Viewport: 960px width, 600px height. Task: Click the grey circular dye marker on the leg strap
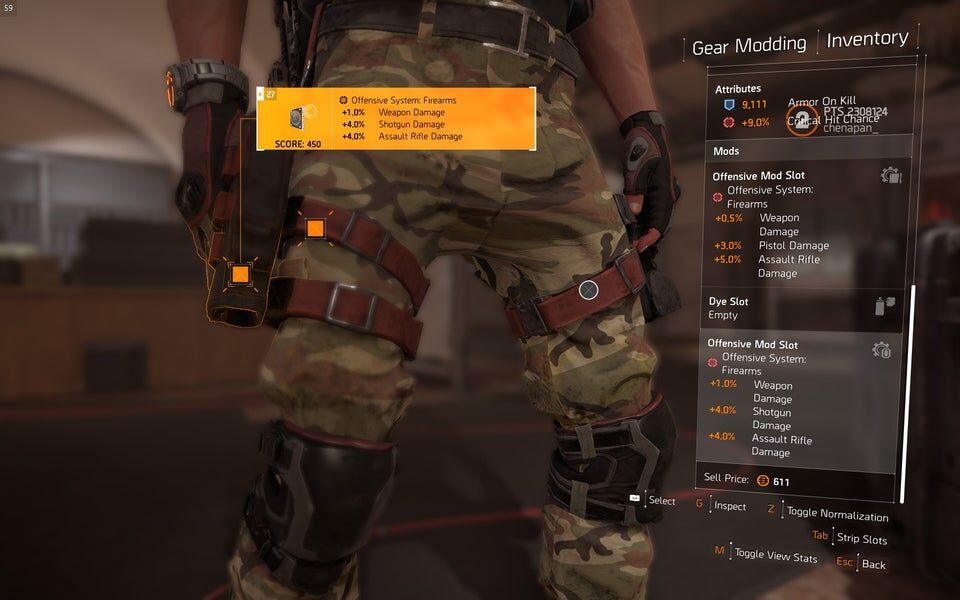[589, 290]
